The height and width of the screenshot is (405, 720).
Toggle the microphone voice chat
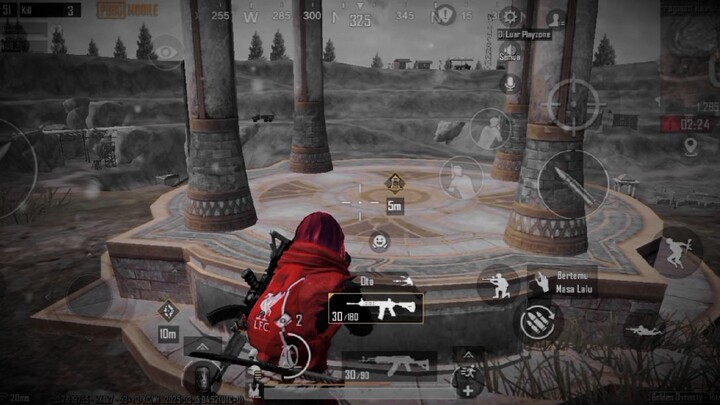510,83
